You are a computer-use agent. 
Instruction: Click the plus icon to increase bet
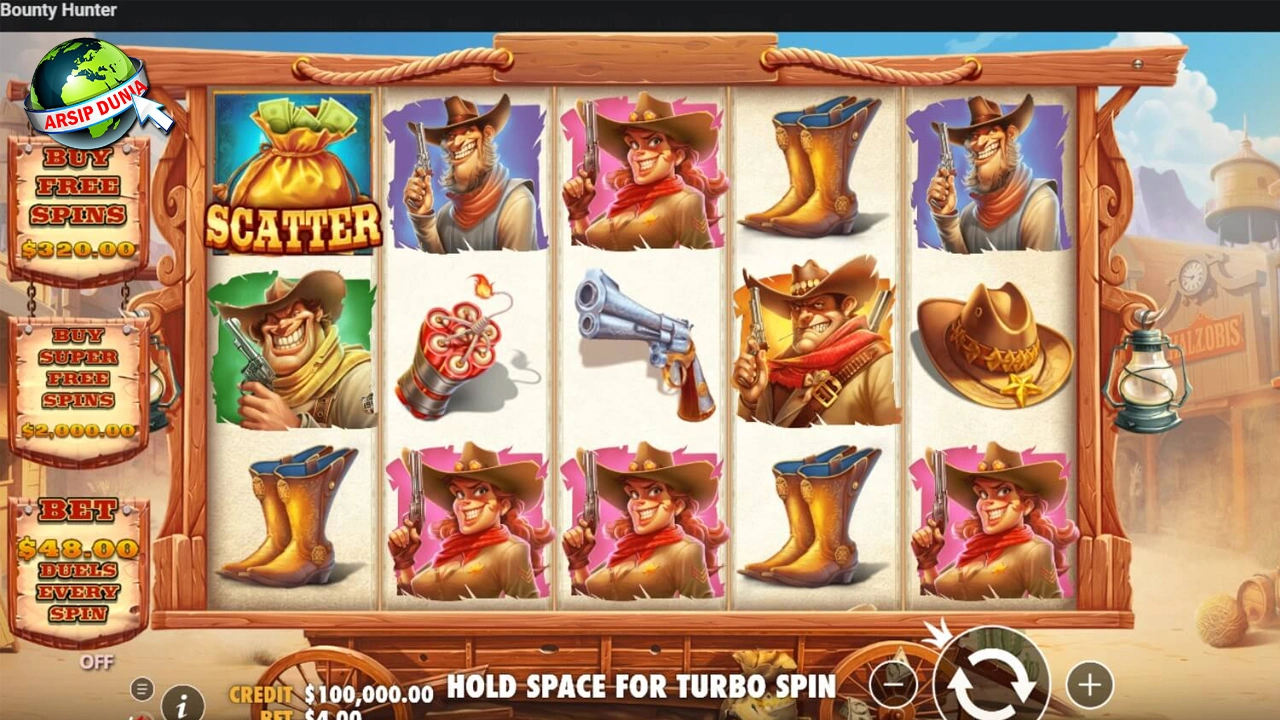[x=1088, y=685]
